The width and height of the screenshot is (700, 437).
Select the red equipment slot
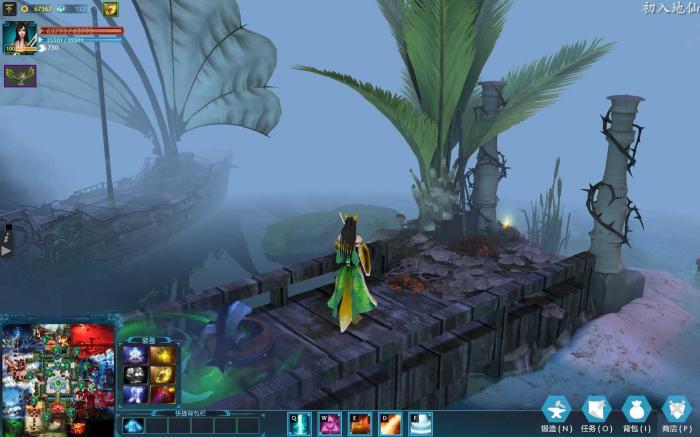[163, 393]
